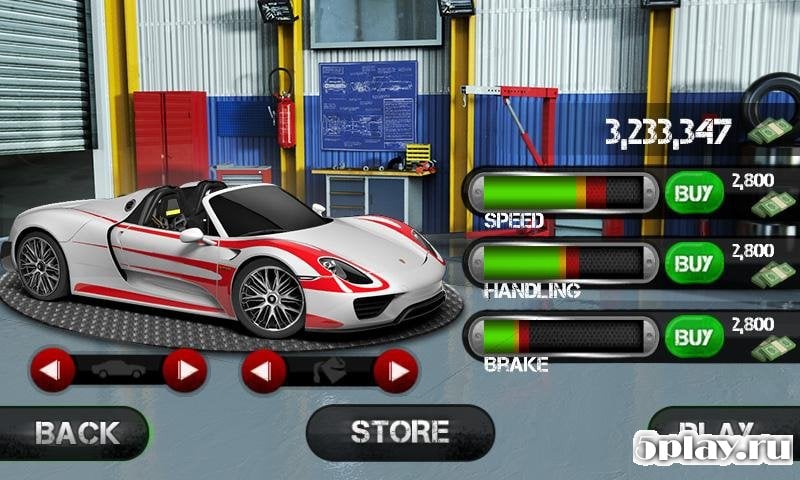Switch to the next paint option
Screen dimensions: 800x480
[x=395, y=371]
